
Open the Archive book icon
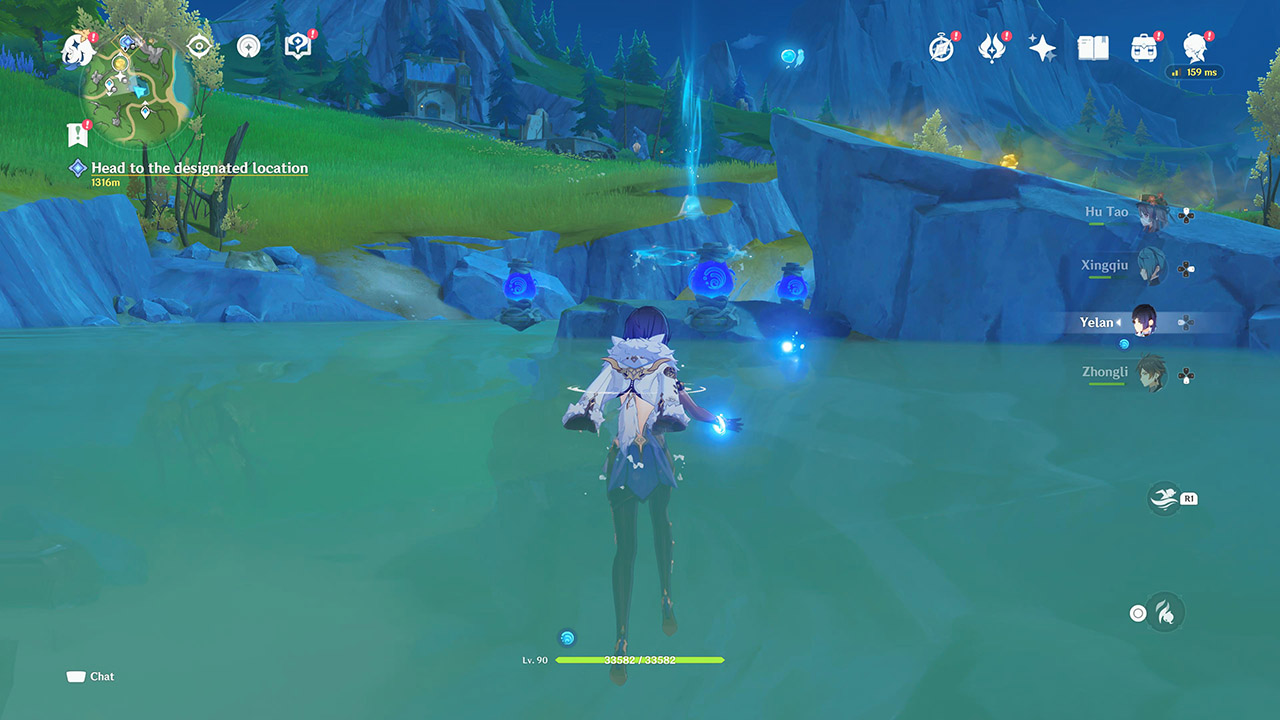[x=1095, y=46]
